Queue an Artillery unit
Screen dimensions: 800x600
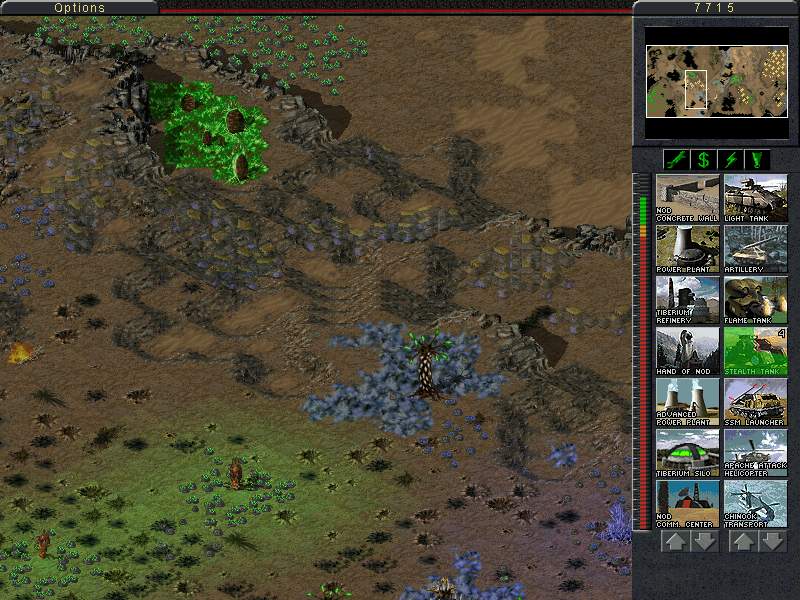pyautogui.click(x=755, y=249)
